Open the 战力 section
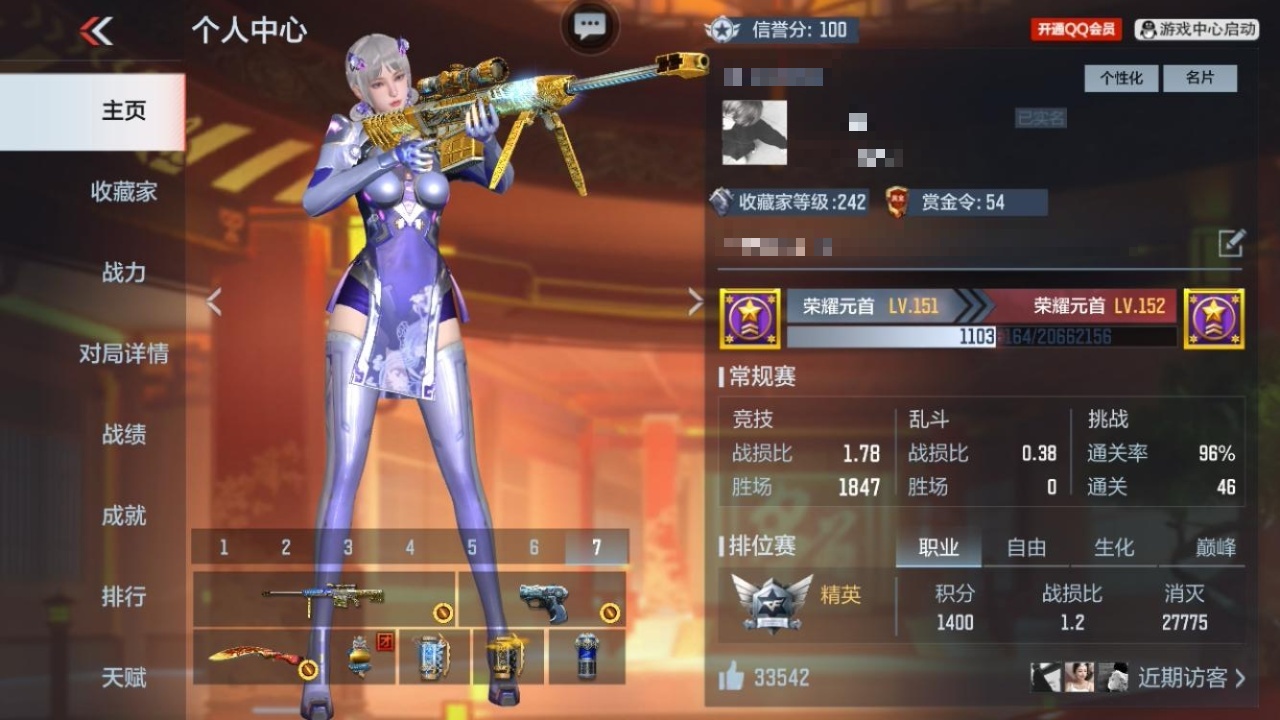 point(123,272)
